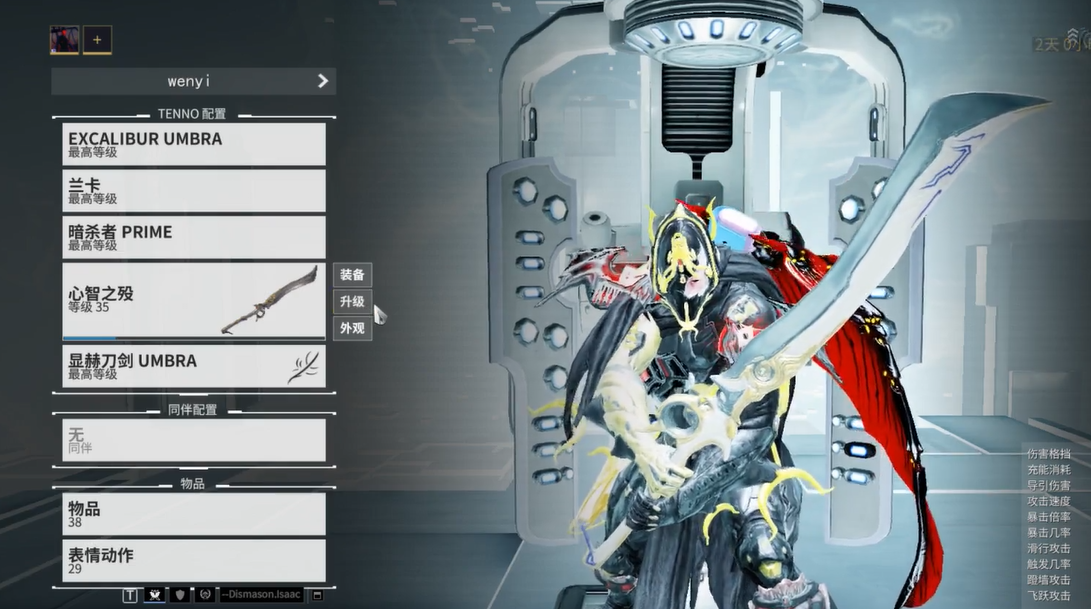Image resolution: width=1091 pixels, height=609 pixels.
Task: Open the 物品 gear items row
Action: 193,514
